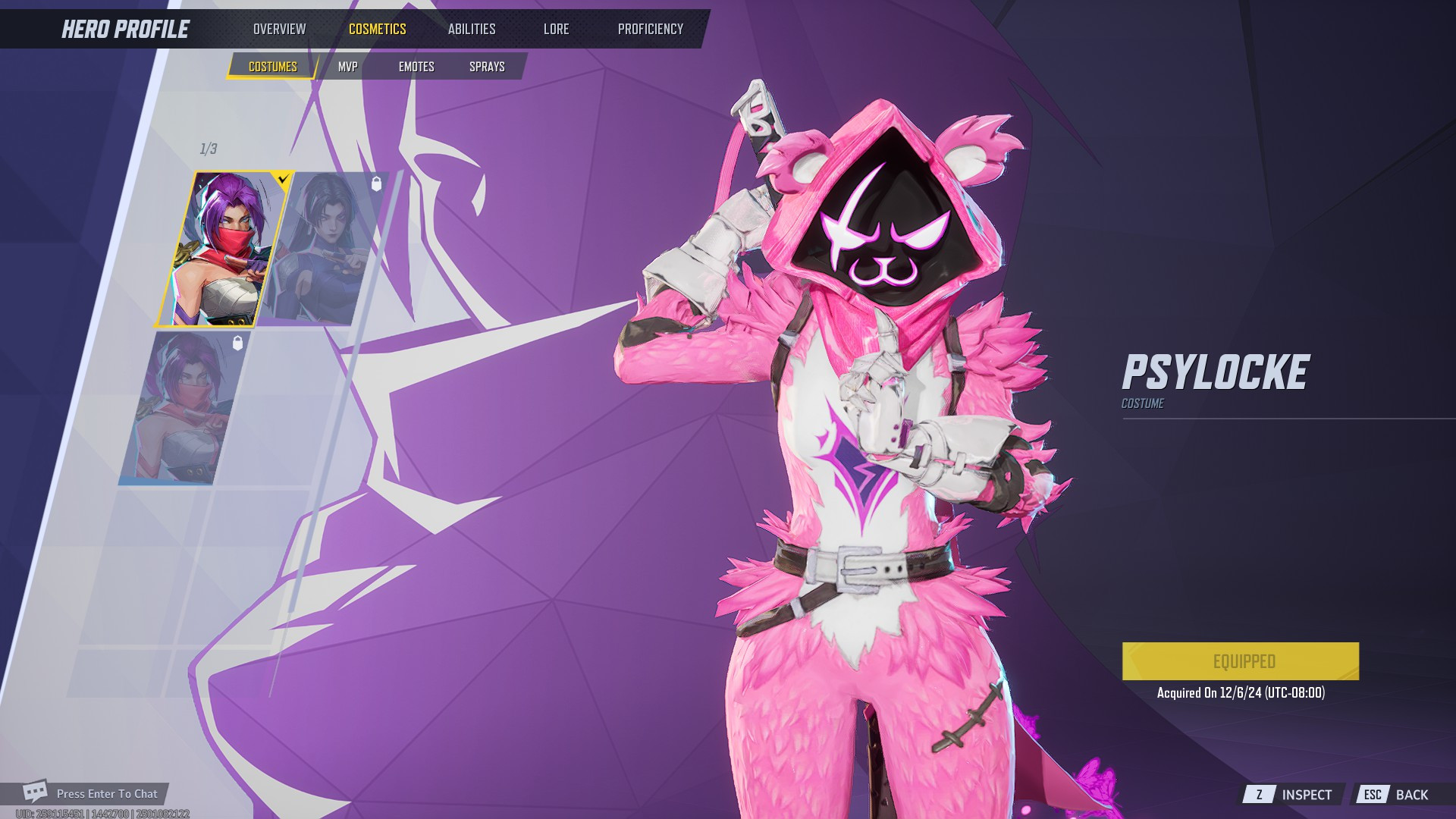
Task: View the Lore tab
Action: tap(556, 29)
